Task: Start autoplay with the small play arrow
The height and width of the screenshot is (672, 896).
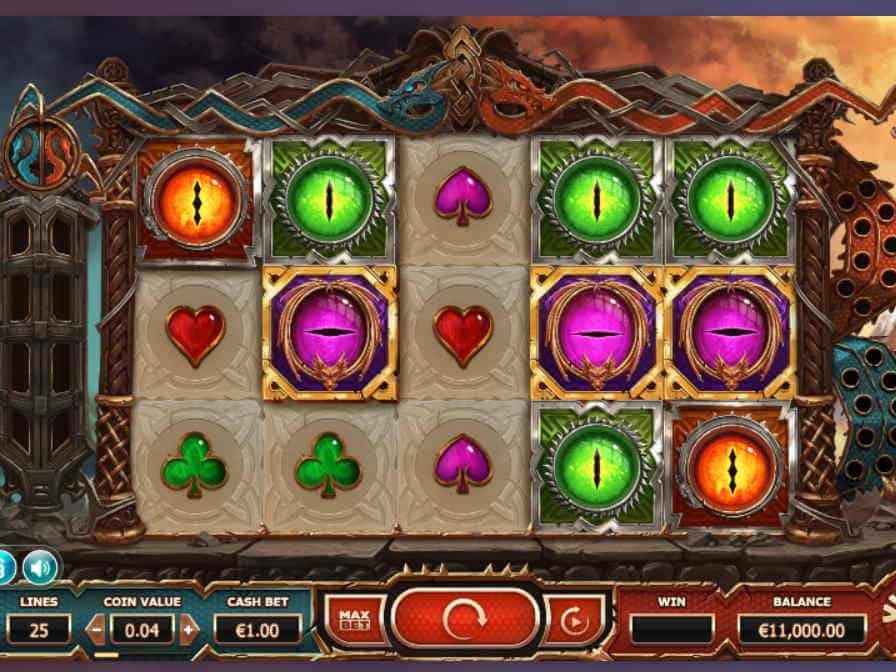Action: [x=574, y=621]
